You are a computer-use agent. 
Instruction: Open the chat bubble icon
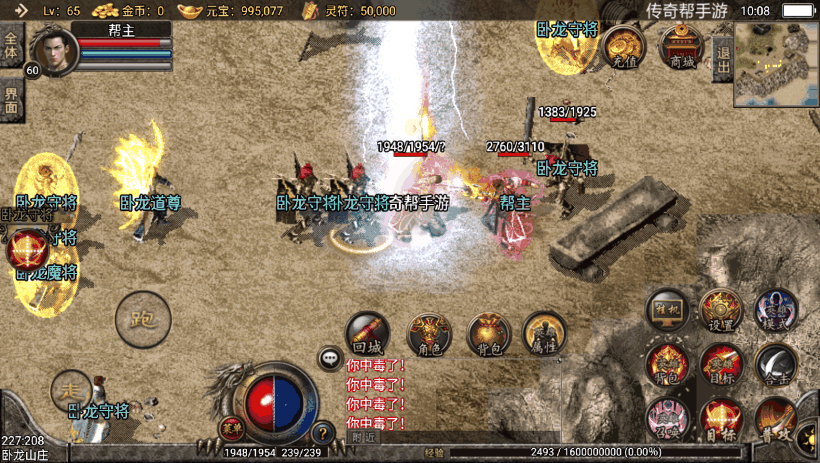(330, 357)
